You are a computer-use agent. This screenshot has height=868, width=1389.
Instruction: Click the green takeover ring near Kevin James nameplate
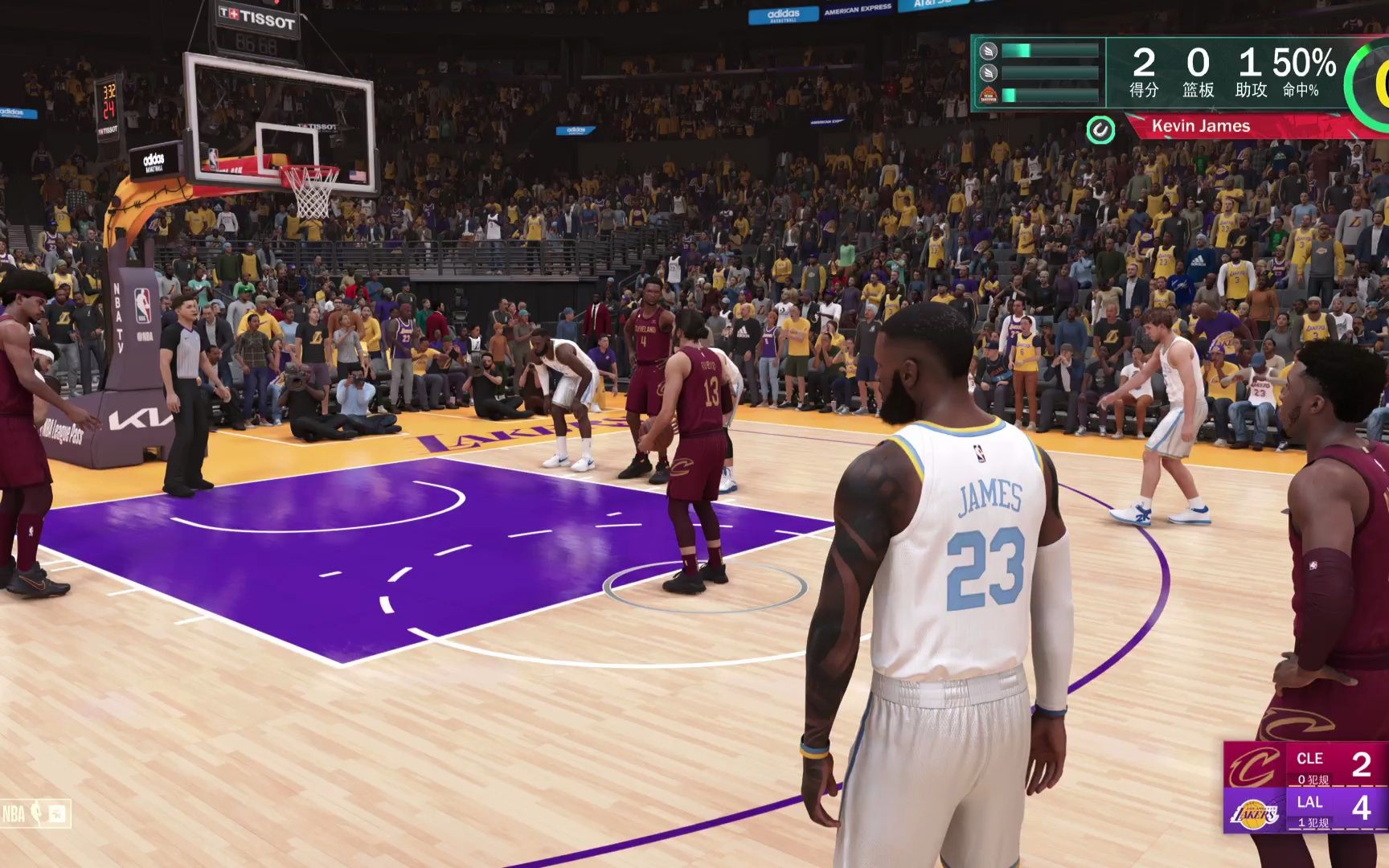pos(1100,129)
